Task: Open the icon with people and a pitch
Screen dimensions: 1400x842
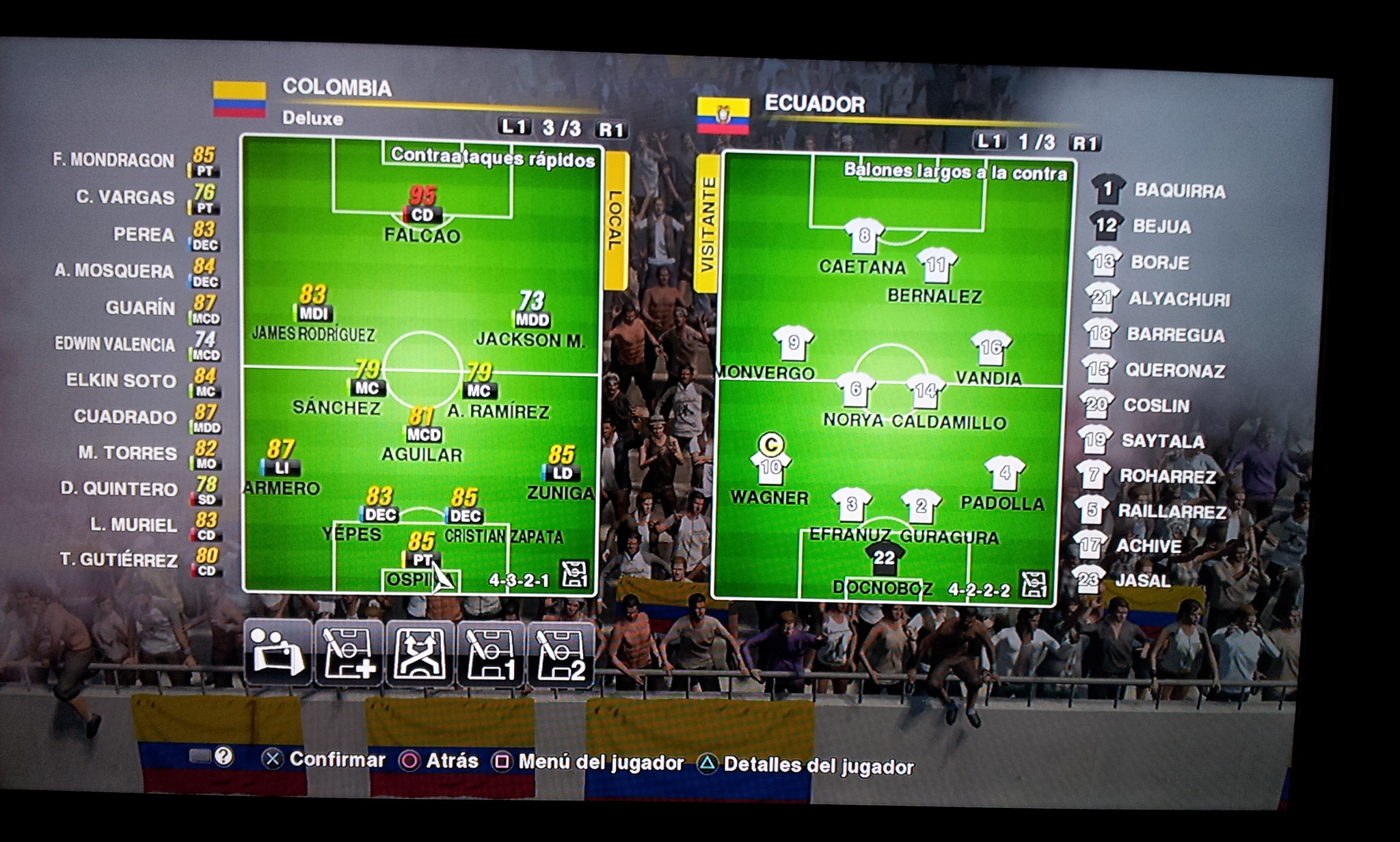Action: click(x=278, y=653)
